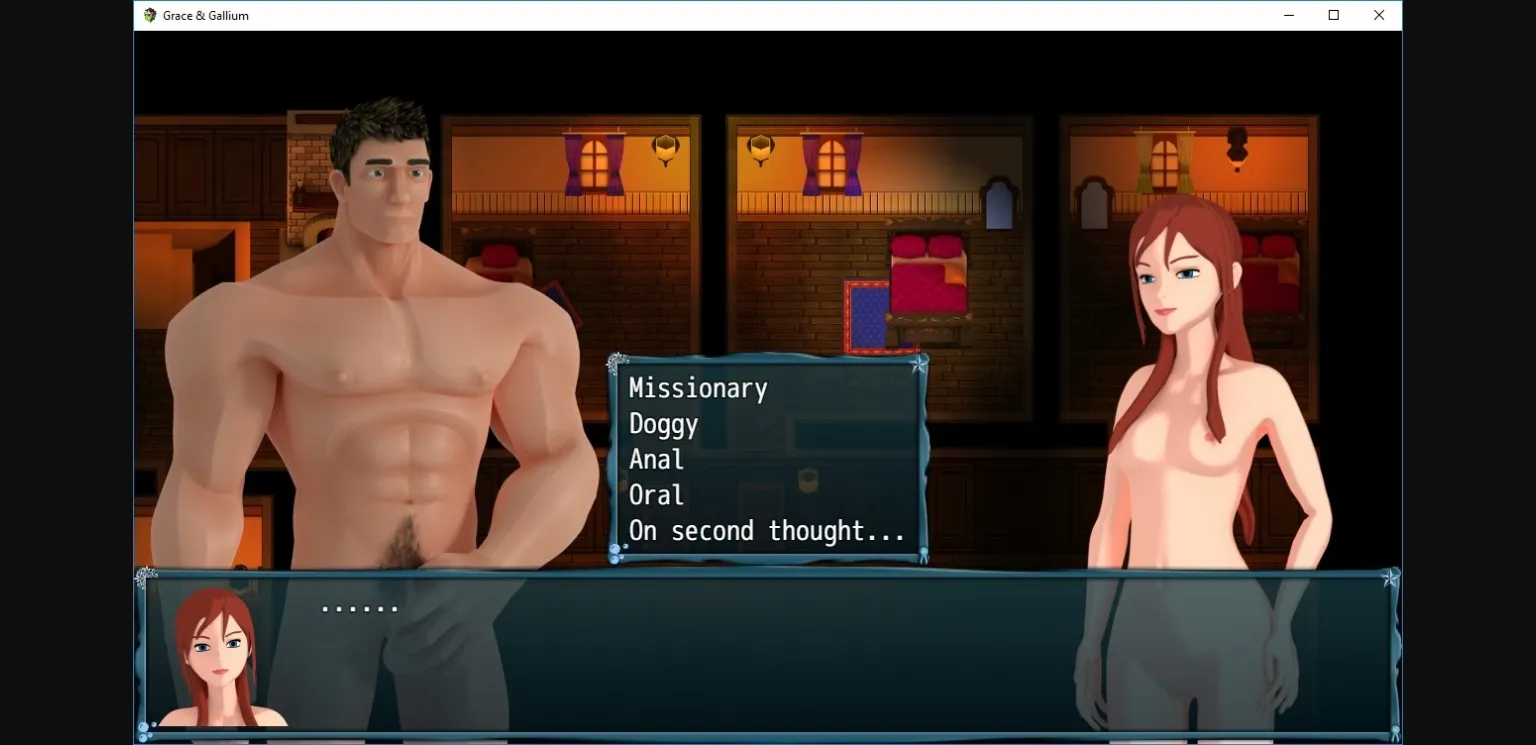Image resolution: width=1536 pixels, height=745 pixels.
Task: Click the Grace & Gallium icon in title bar
Action: click(148, 15)
